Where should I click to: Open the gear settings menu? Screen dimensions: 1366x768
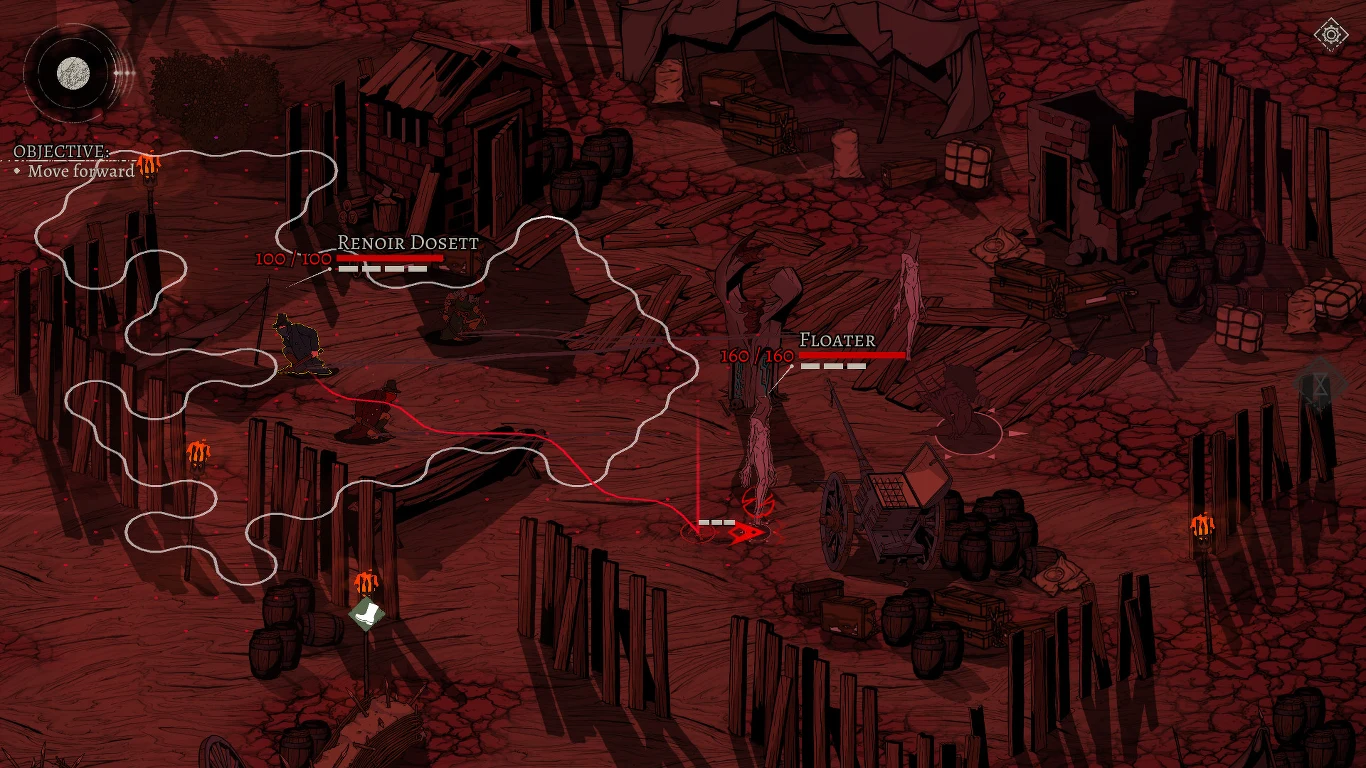coord(1331,36)
